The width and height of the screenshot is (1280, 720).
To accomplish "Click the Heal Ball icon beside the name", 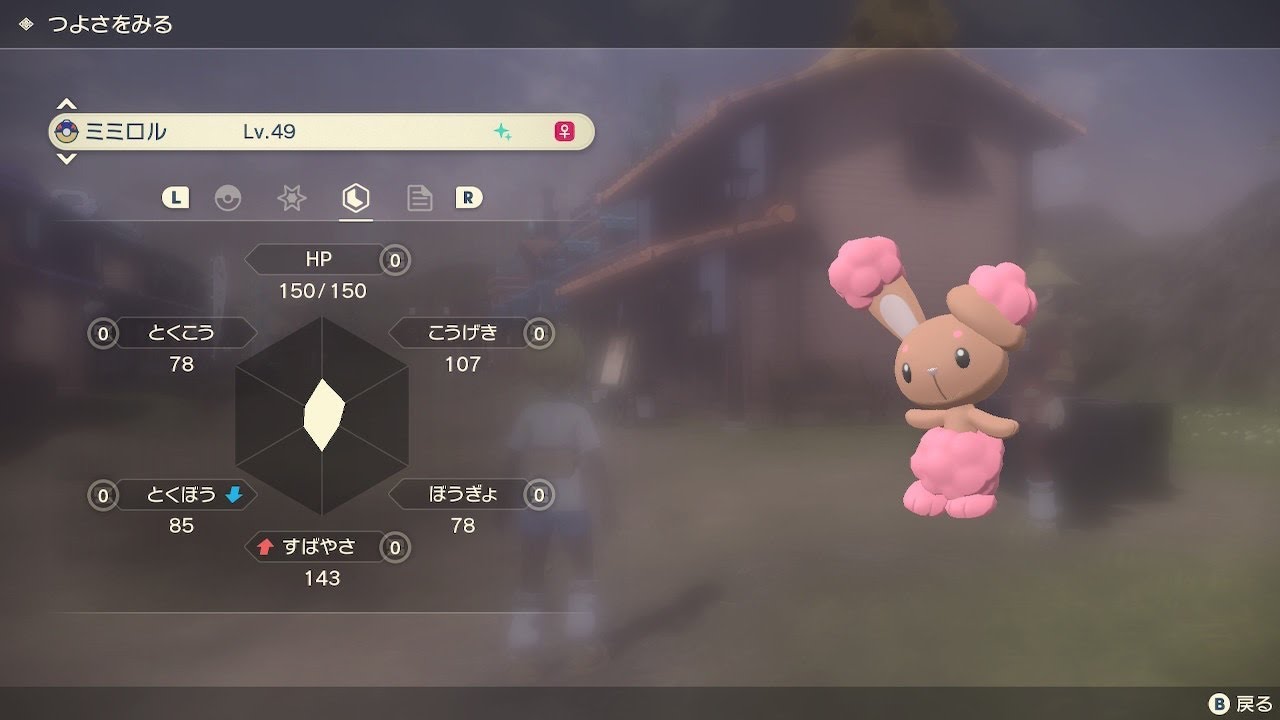I will 66,131.
